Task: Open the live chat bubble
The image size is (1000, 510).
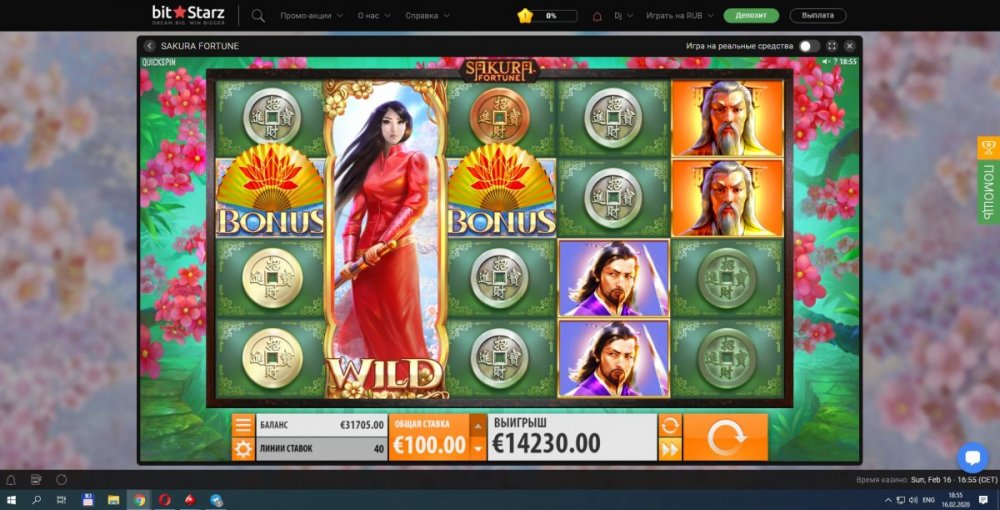Action: click(972, 457)
